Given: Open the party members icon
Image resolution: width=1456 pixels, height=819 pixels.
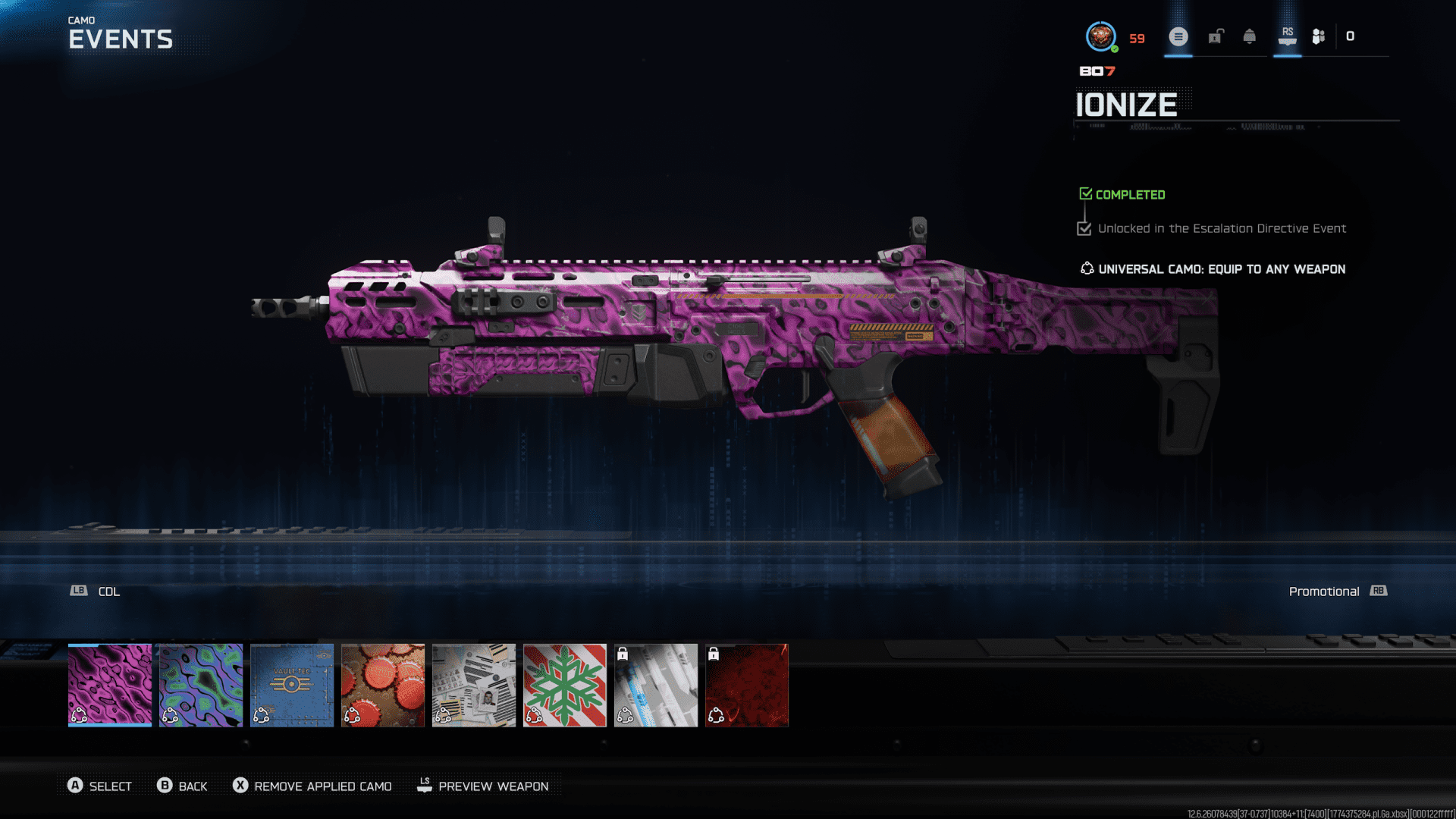Looking at the screenshot, I should pos(1319,36).
